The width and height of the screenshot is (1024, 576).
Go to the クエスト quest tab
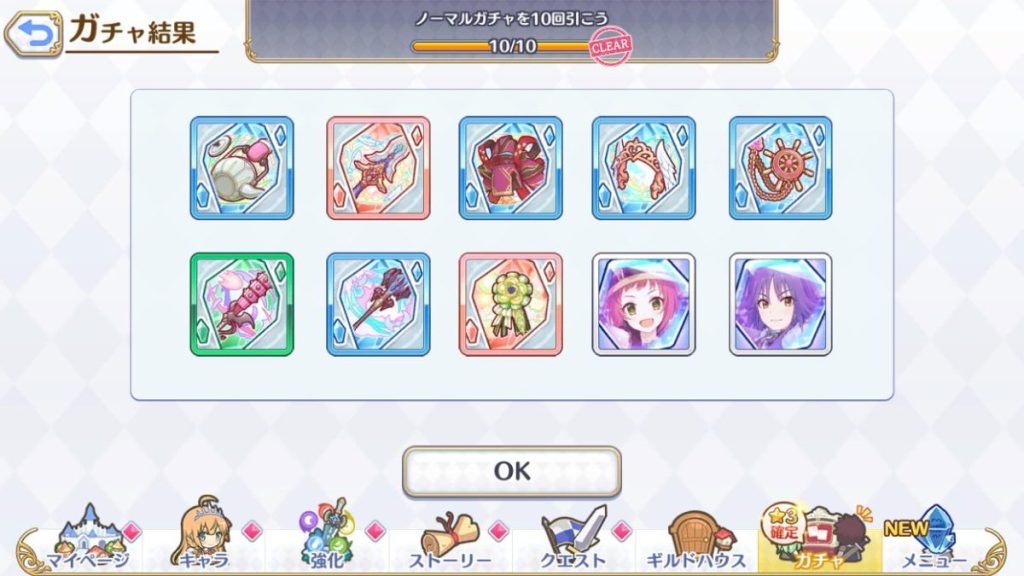point(573,539)
